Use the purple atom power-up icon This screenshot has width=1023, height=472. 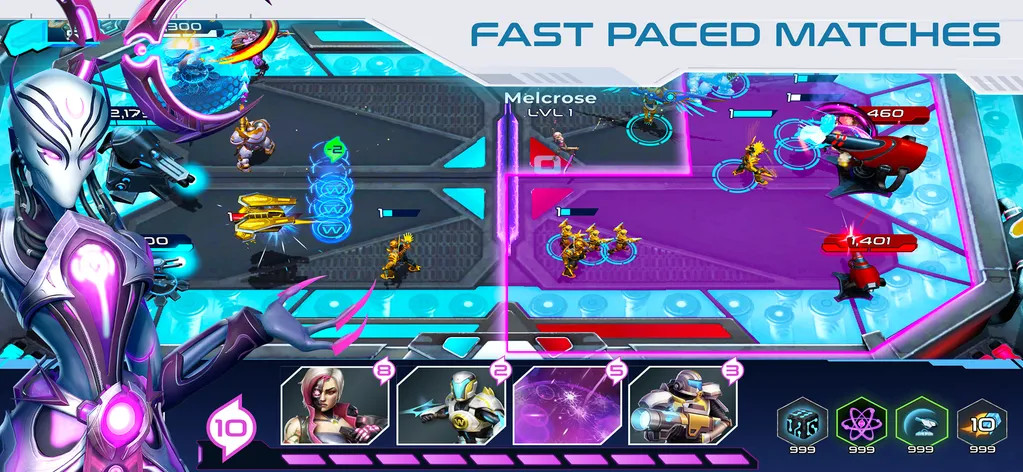pyautogui.click(x=858, y=422)
